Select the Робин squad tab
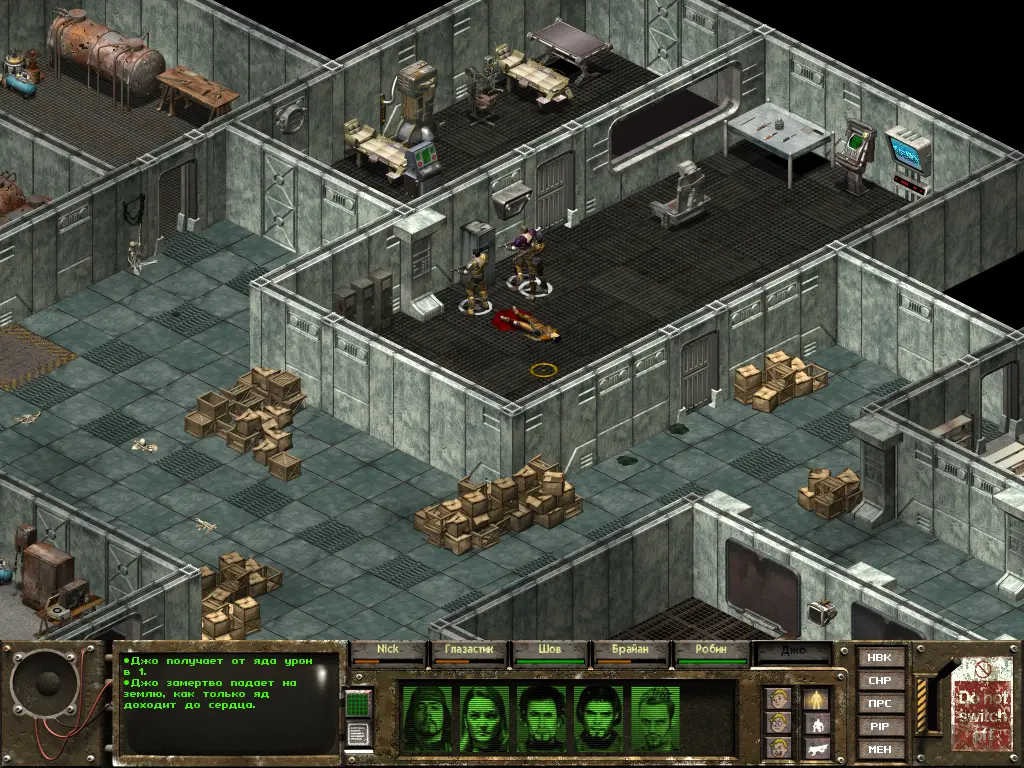 [x=712, y=651]
